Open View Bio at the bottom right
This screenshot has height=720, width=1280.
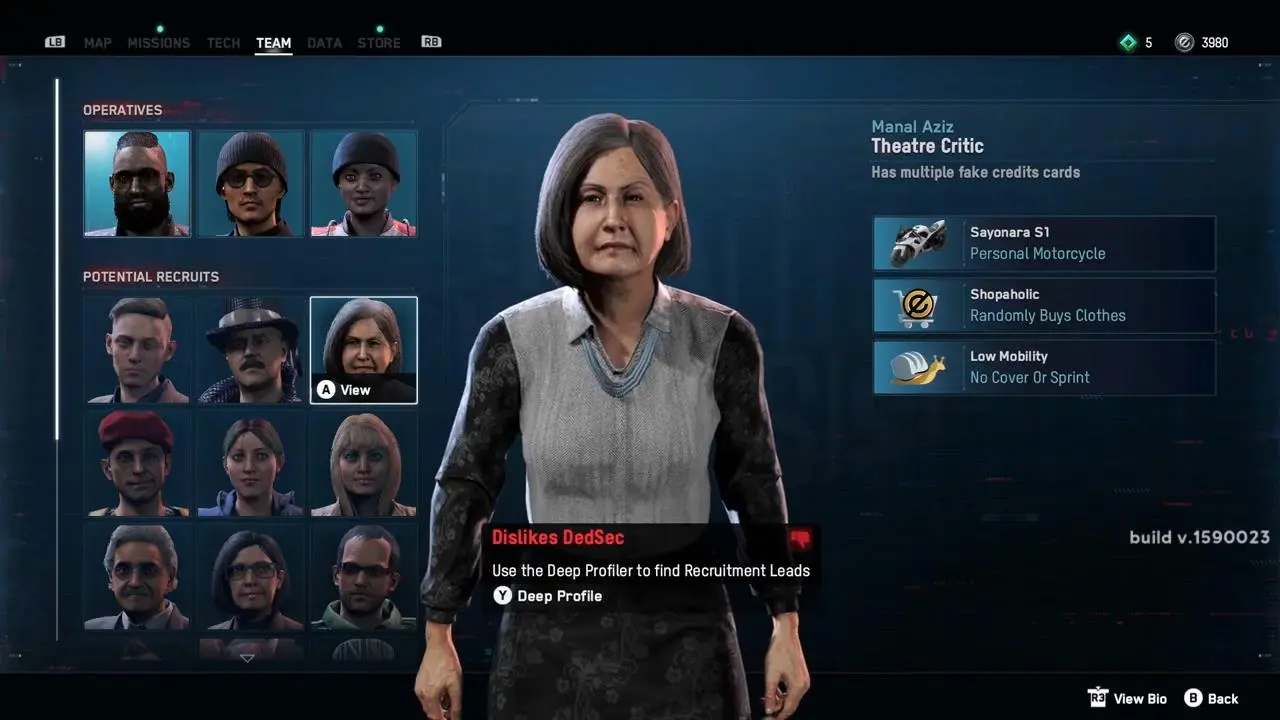point(1139,698)
